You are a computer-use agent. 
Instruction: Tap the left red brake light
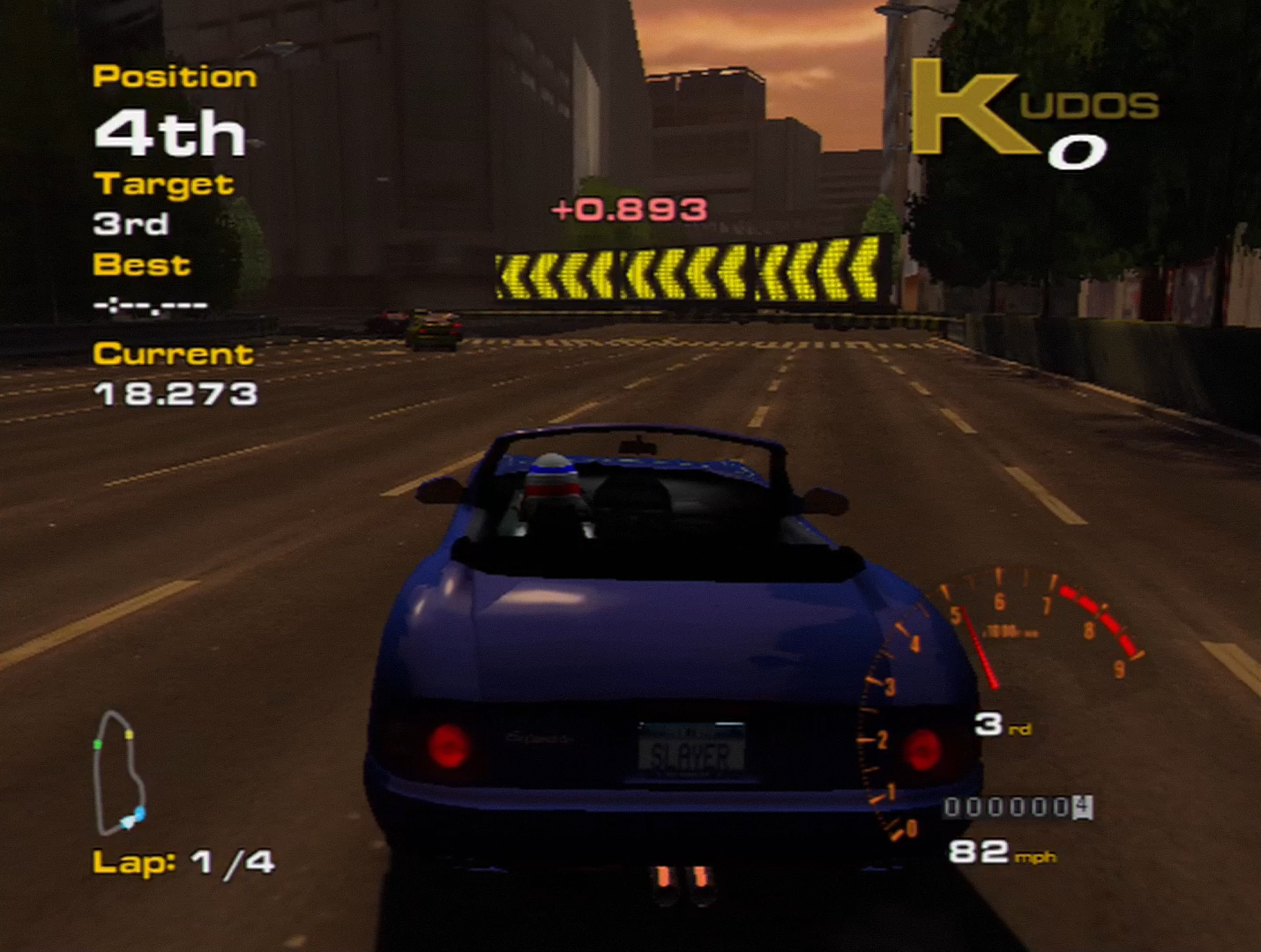(x=451, y=745)
